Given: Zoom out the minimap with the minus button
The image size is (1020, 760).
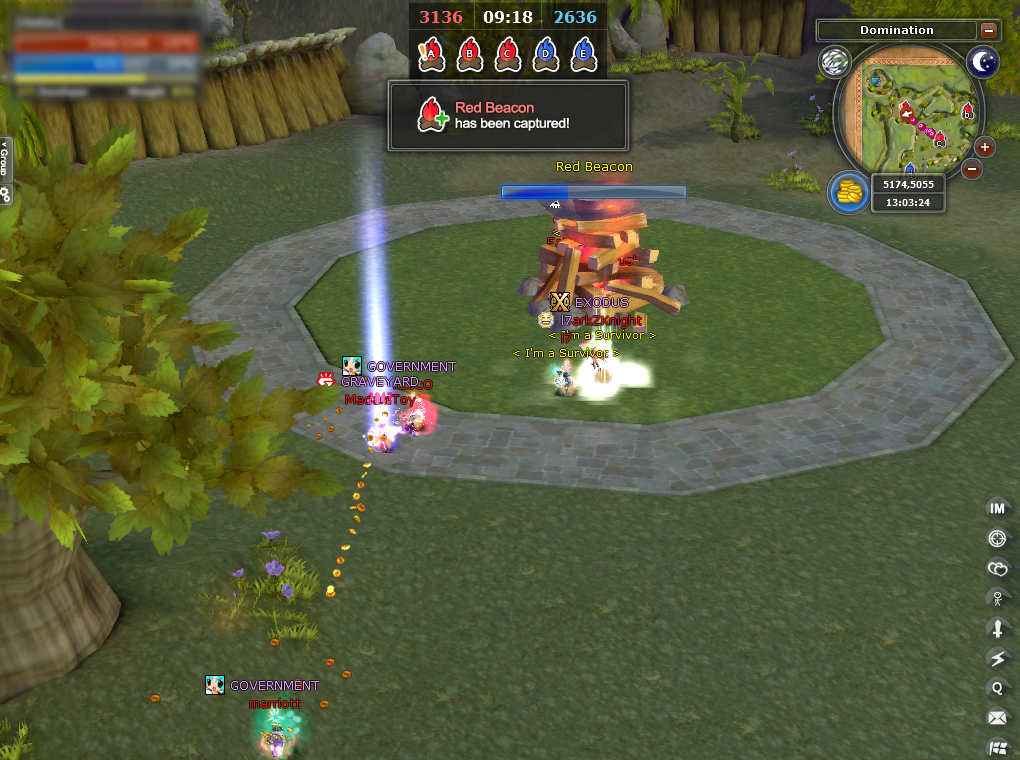Looking at the screenshot, I should click(971, 169).
